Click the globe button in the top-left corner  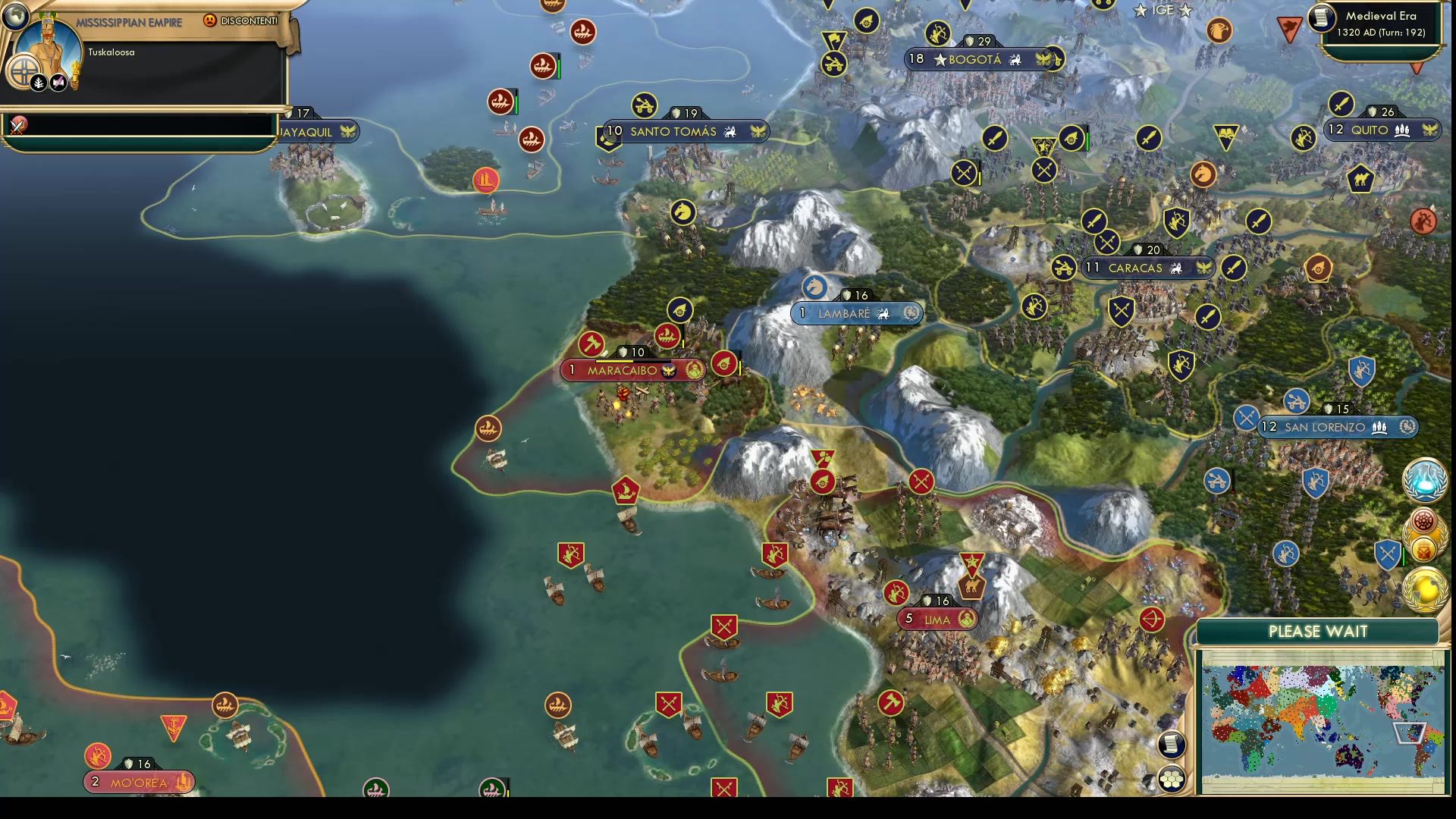click(17, 17)
